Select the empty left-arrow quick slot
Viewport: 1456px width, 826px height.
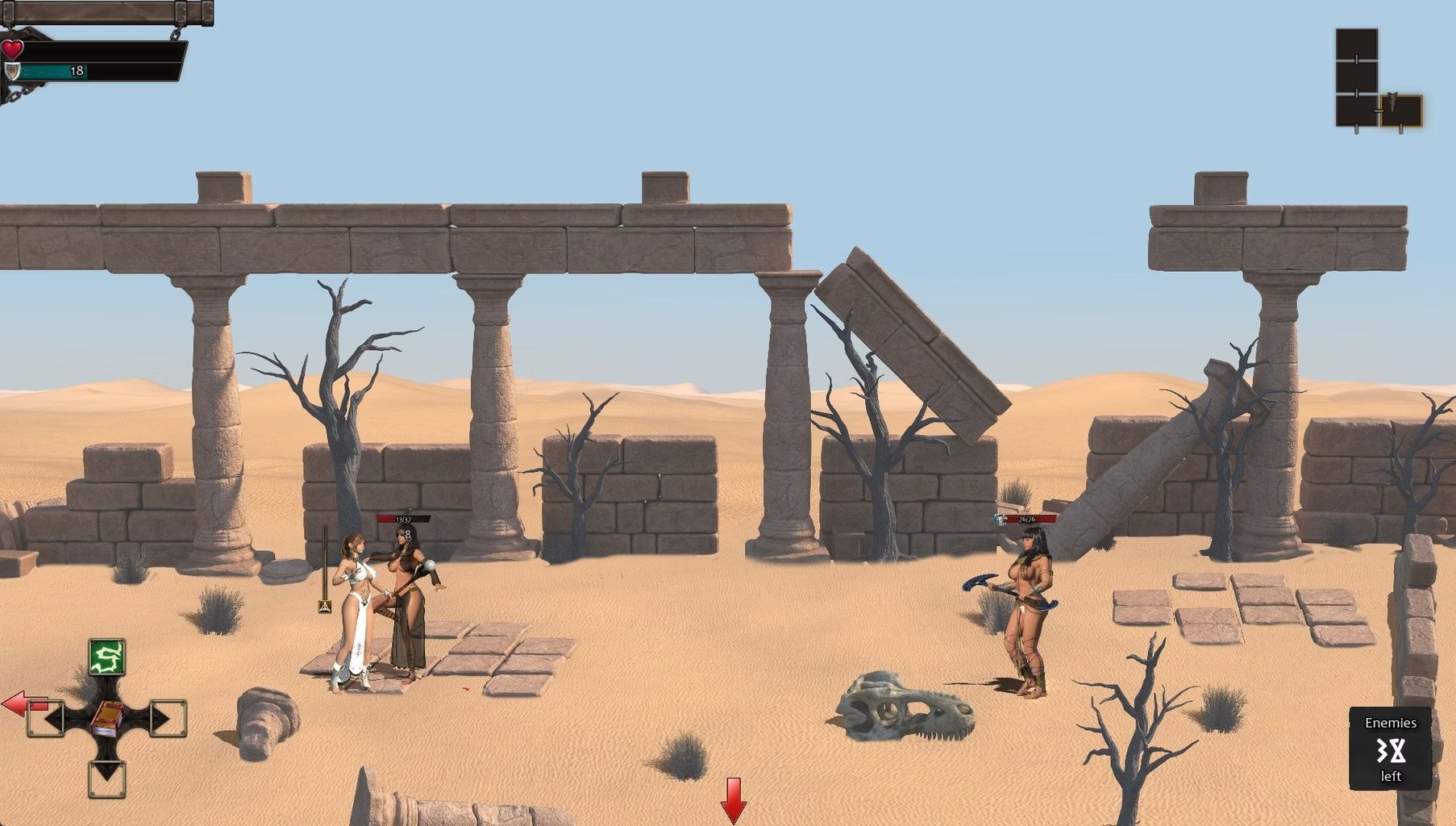47,718
